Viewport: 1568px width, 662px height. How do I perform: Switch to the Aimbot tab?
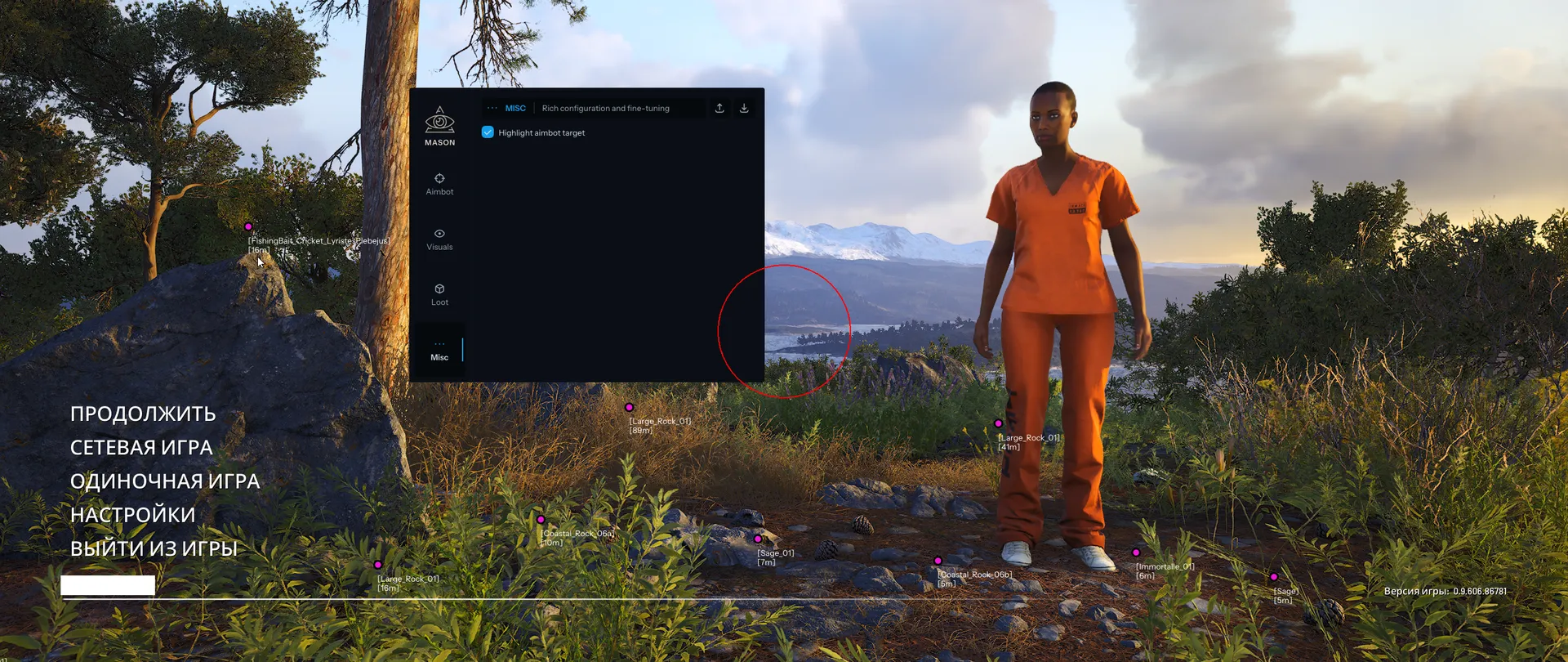[439, 184]
